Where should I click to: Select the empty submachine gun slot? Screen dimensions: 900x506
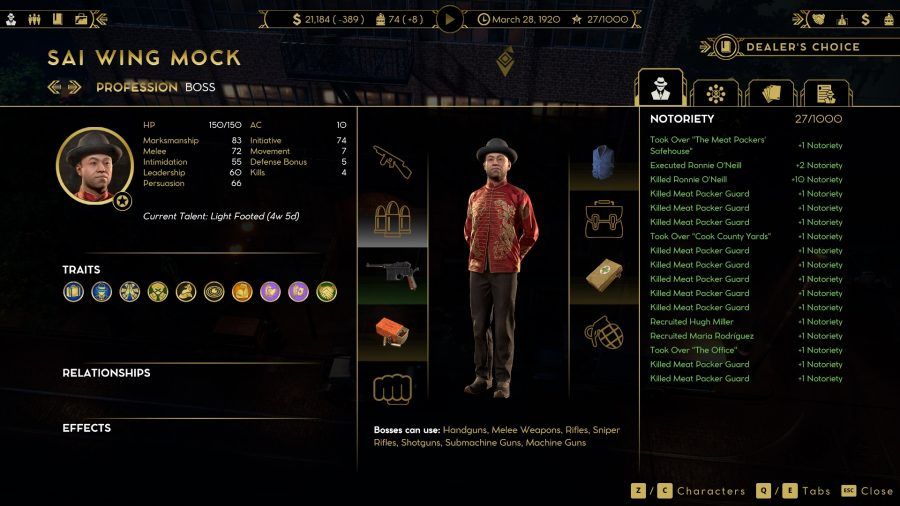pos(392,162)
